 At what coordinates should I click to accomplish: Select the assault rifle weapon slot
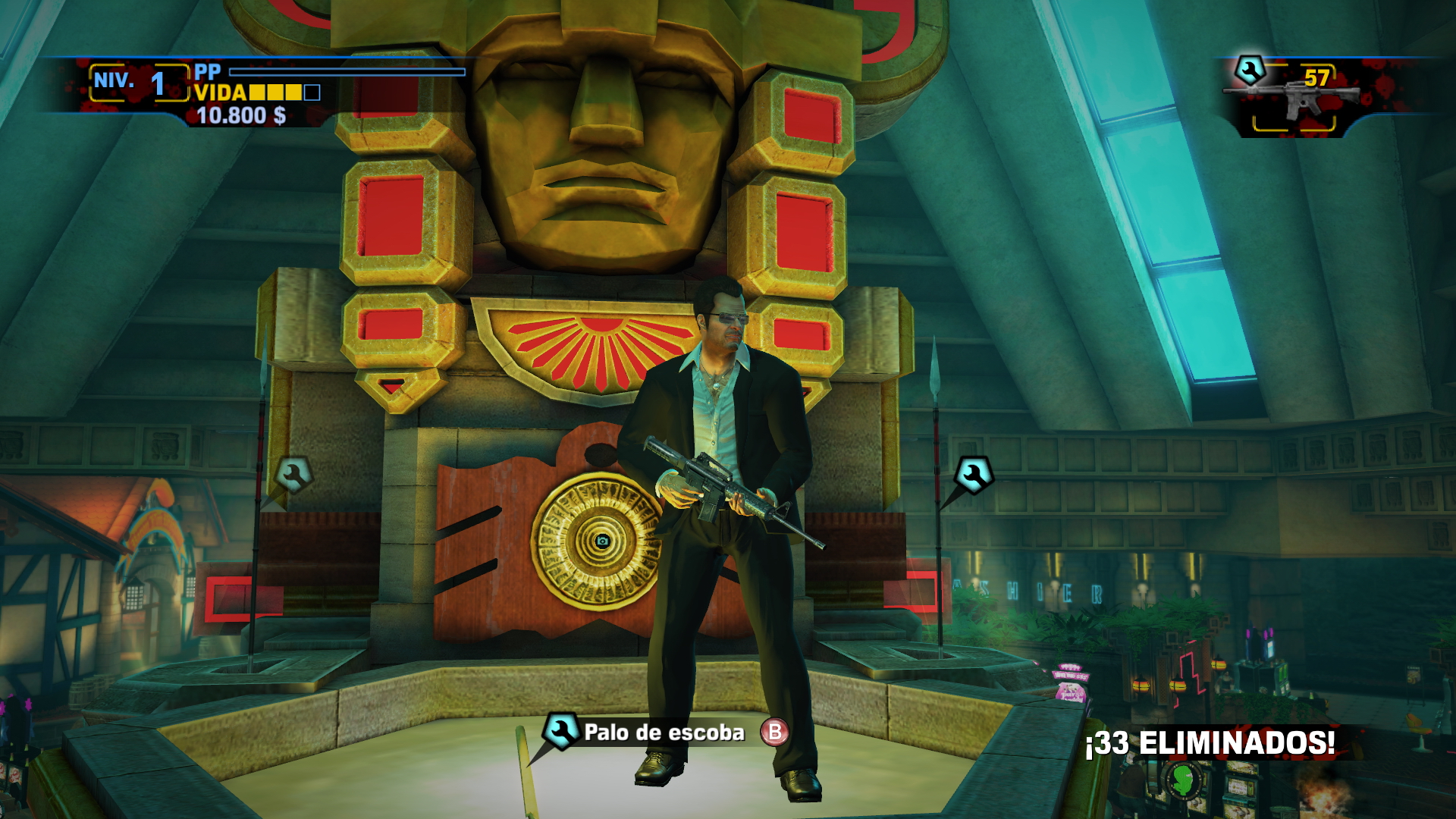[1293, 101]
